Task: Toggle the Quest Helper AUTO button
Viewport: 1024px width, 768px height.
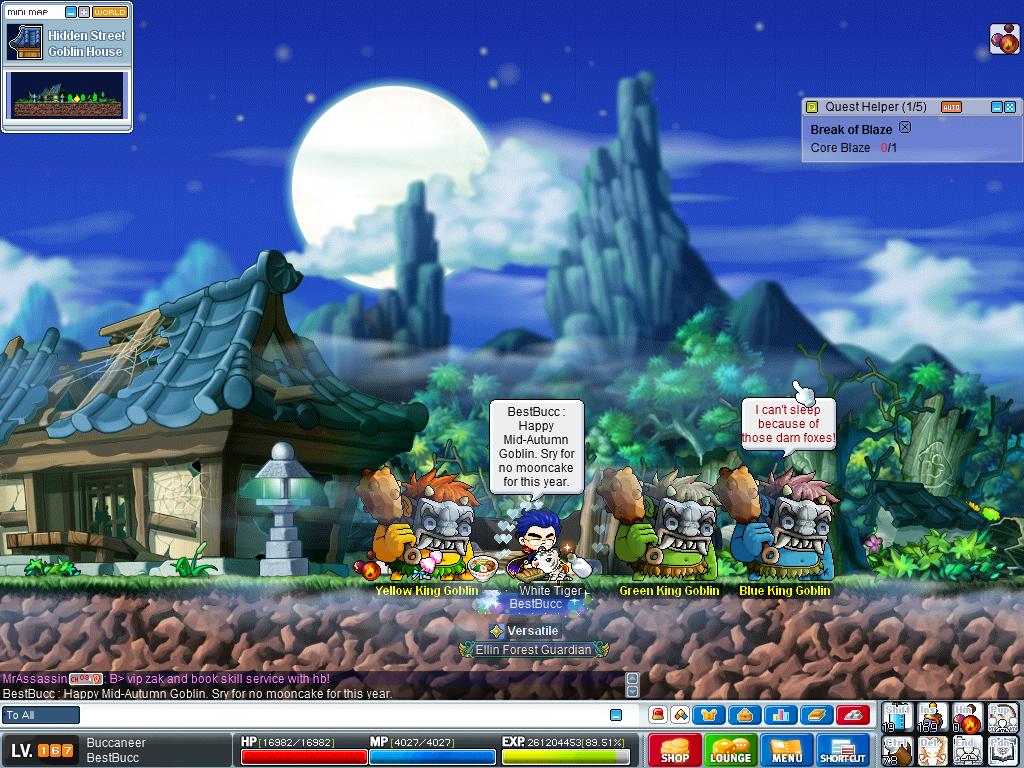Action: (951, 107)
